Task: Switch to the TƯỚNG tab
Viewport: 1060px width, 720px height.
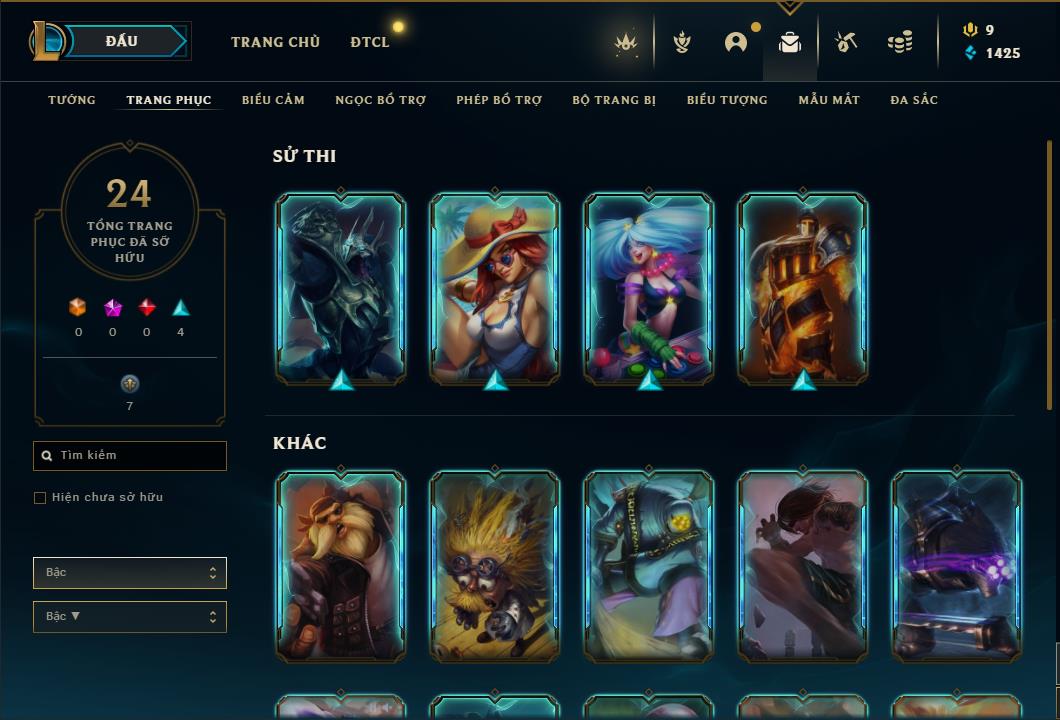Action: (72, 100)
